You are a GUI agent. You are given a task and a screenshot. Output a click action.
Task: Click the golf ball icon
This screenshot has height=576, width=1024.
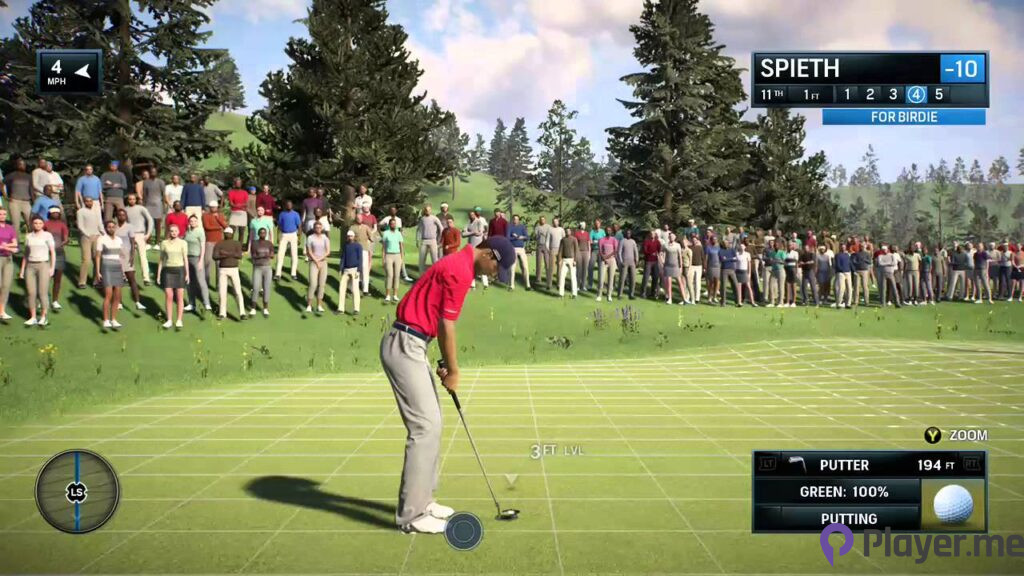tap(953, 504)
